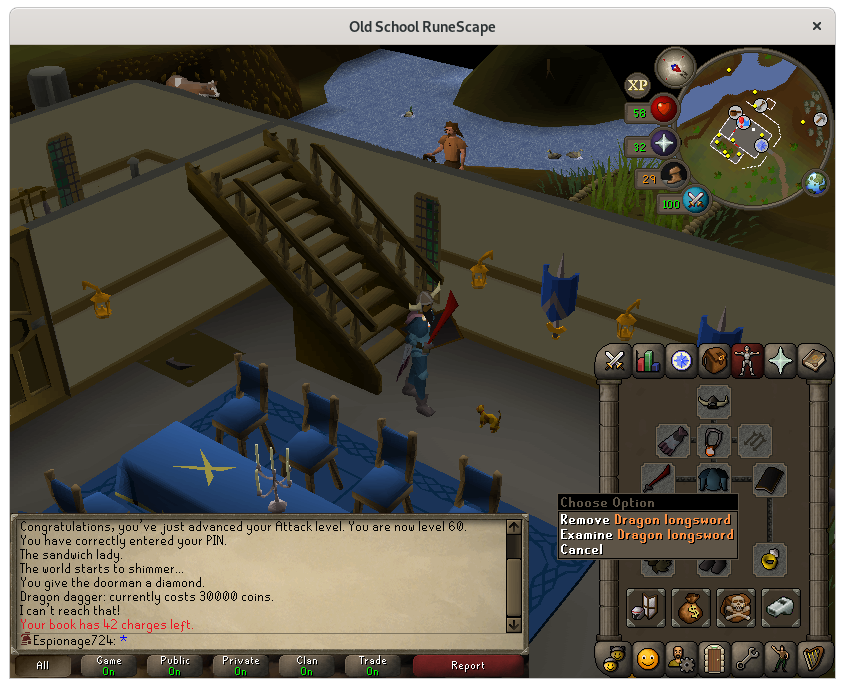Call follower with the whistle button
Image resolution: width=845 pixels, height=688 pixels.
(781, 606)
